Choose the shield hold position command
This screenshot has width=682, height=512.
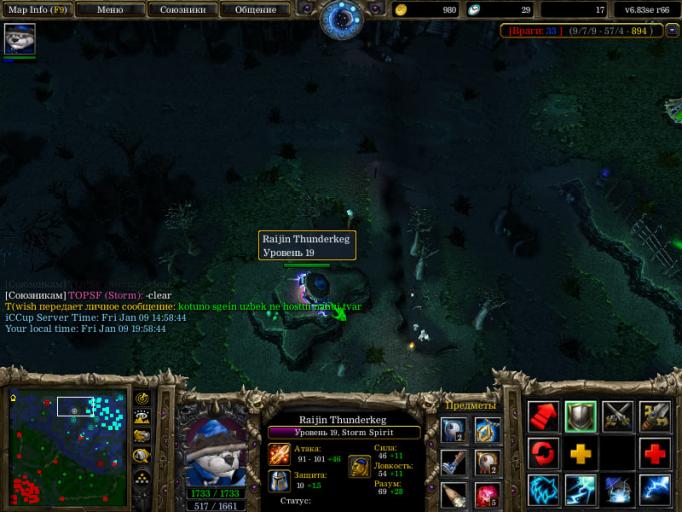580,416
